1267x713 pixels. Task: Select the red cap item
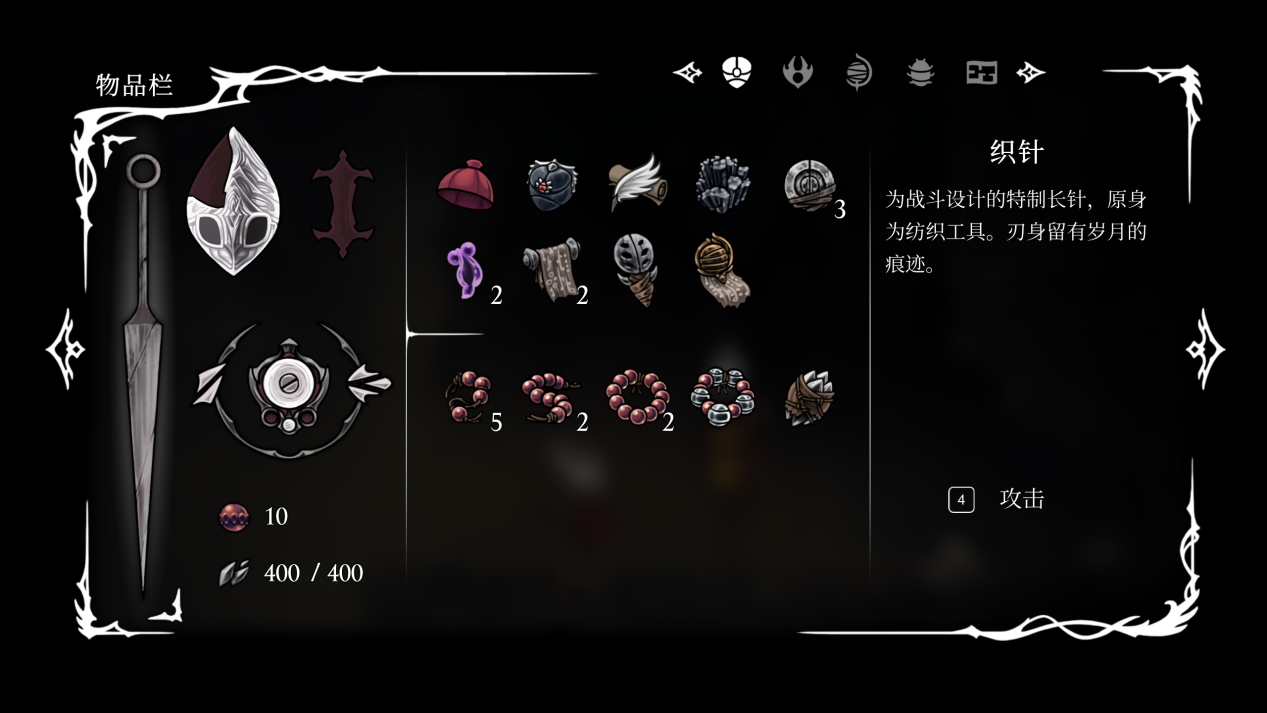coord(466,185)
